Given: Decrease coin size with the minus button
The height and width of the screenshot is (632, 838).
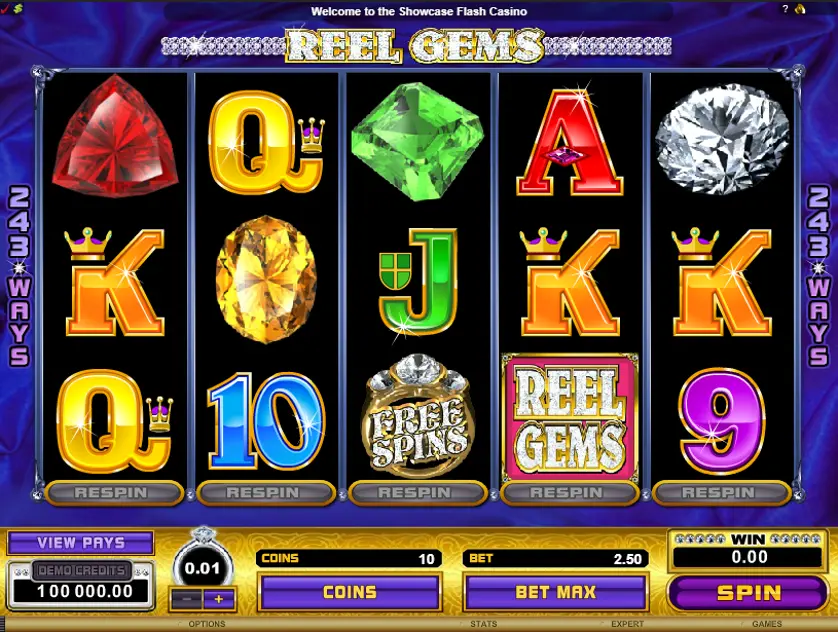Looking at the screenshot, I should coord(185,599).
